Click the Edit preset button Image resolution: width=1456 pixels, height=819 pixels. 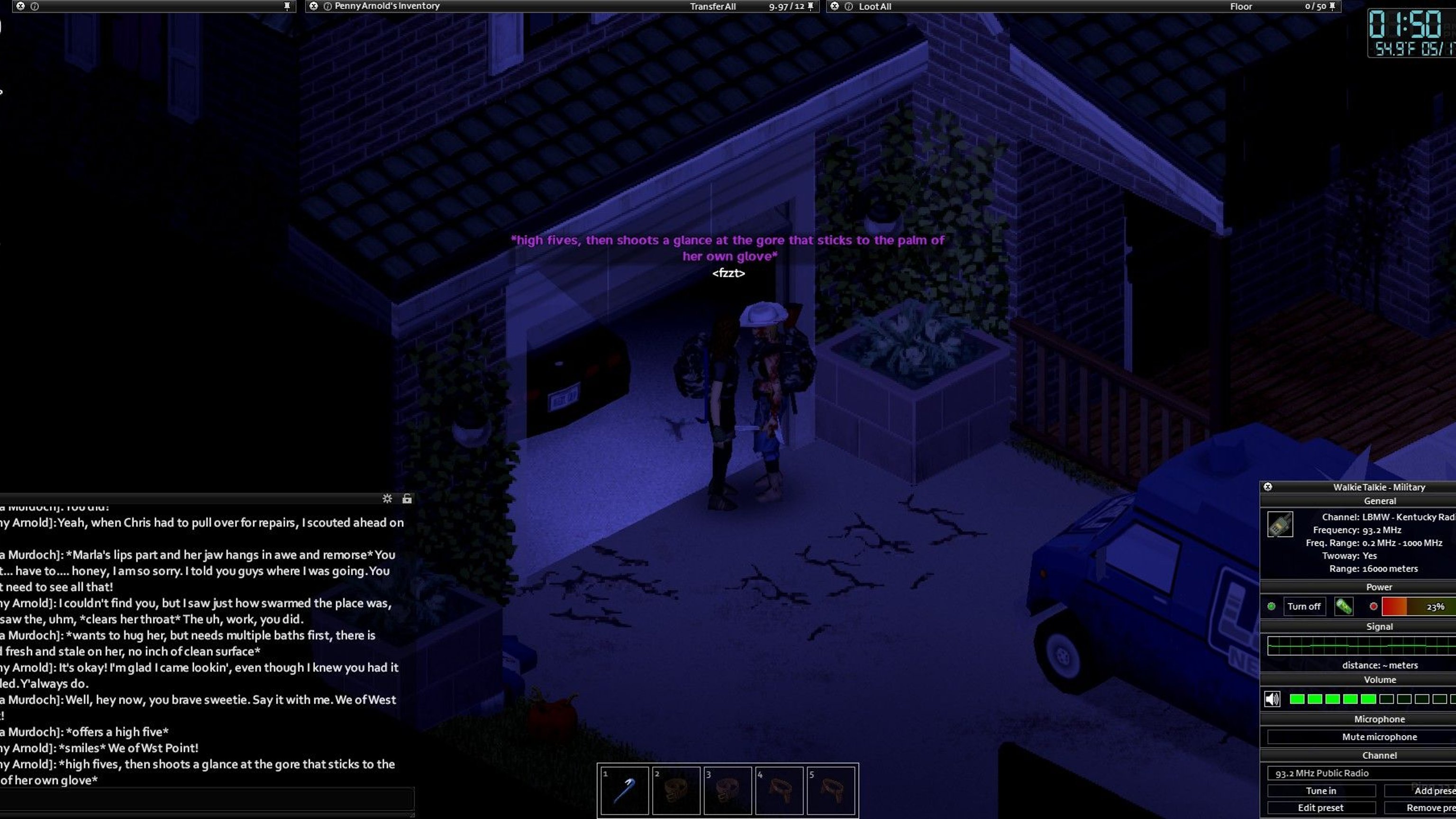(1320, 808)
